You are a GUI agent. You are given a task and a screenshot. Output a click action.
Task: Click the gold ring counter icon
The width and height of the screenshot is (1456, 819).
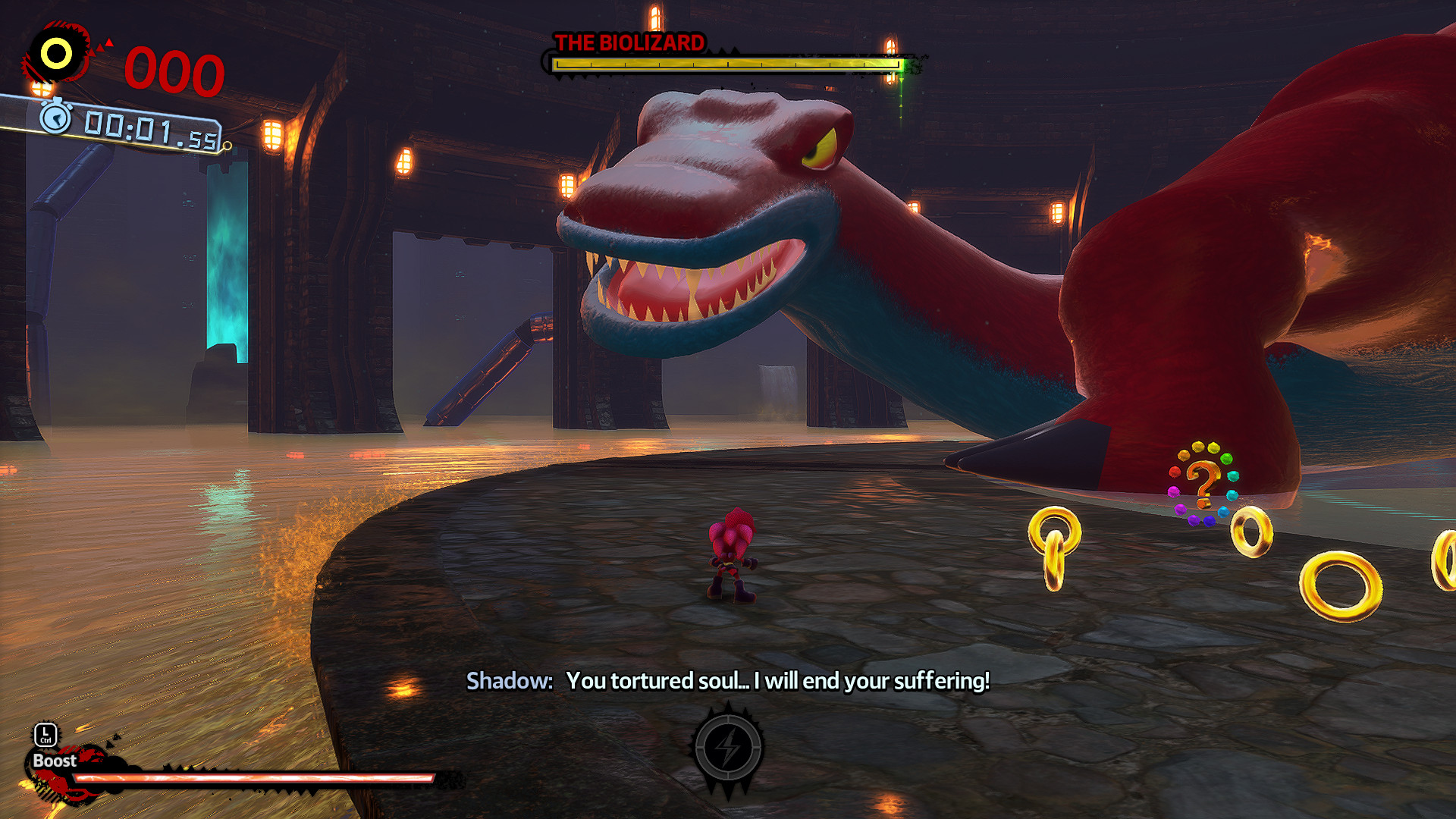[x=56, y=53]
